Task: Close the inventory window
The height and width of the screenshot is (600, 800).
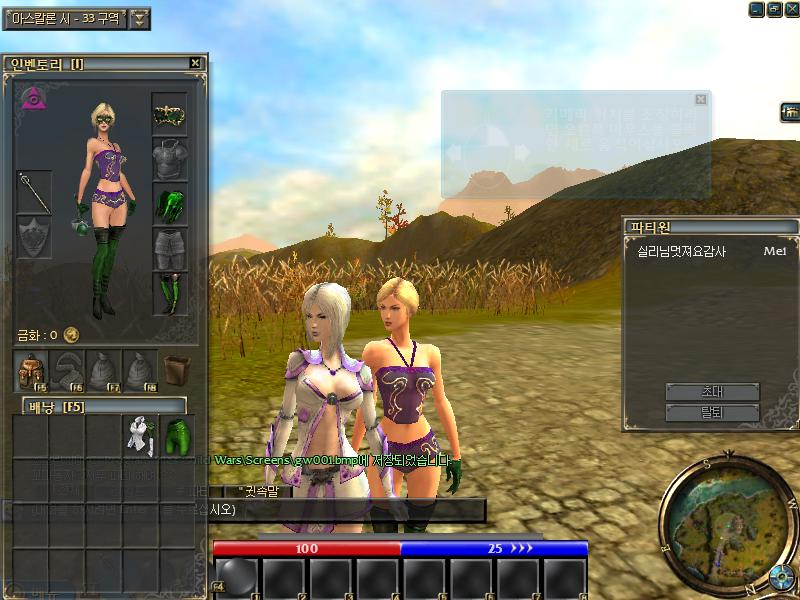Action: point(195,63)
